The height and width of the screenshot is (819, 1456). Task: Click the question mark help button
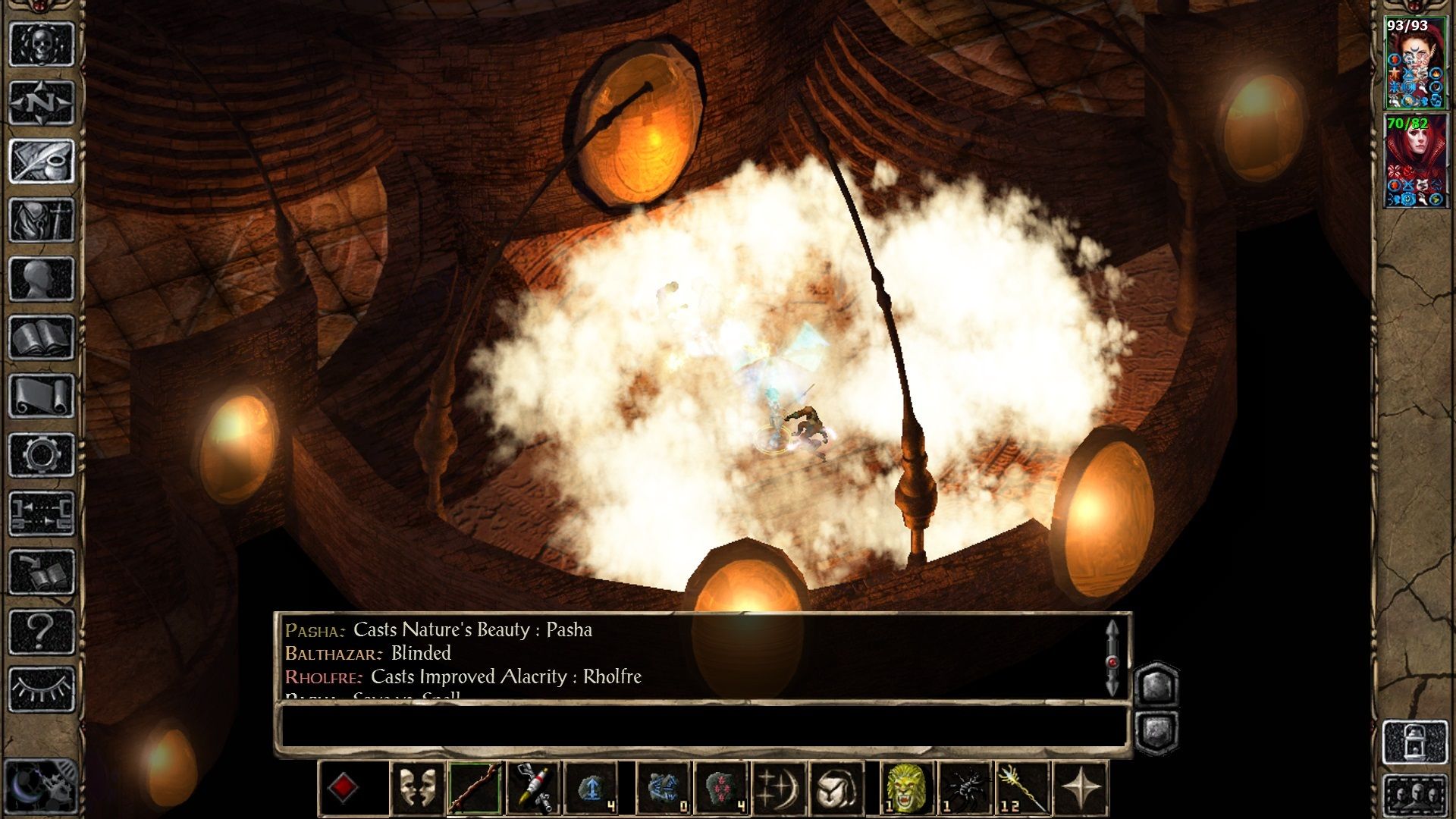pyautogui.click(x=42, y=631)
